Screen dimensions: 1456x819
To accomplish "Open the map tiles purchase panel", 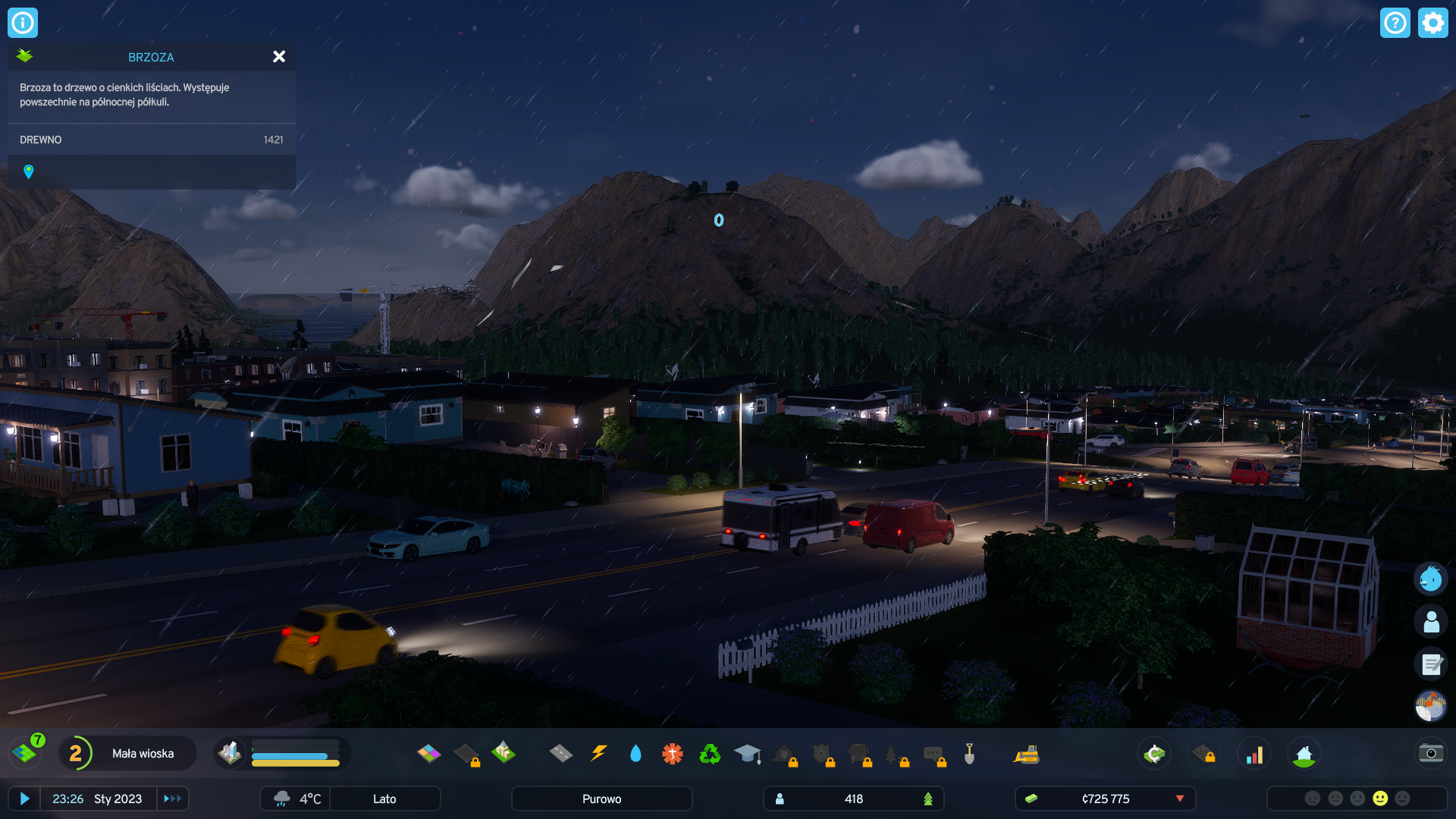I will 25,753.
